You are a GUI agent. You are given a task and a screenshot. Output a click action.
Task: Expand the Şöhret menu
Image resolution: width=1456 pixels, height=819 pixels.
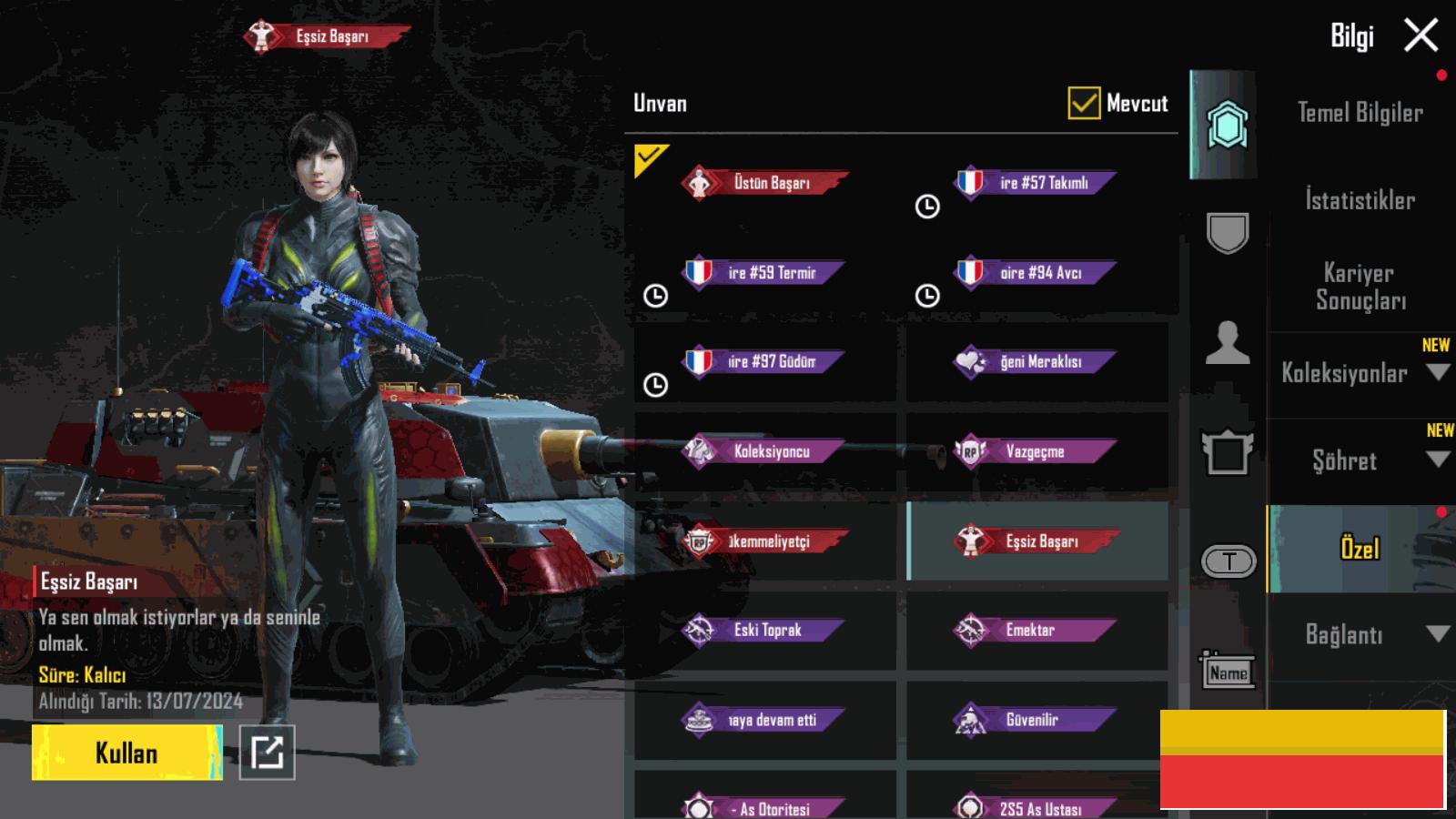pos(1438,460)
